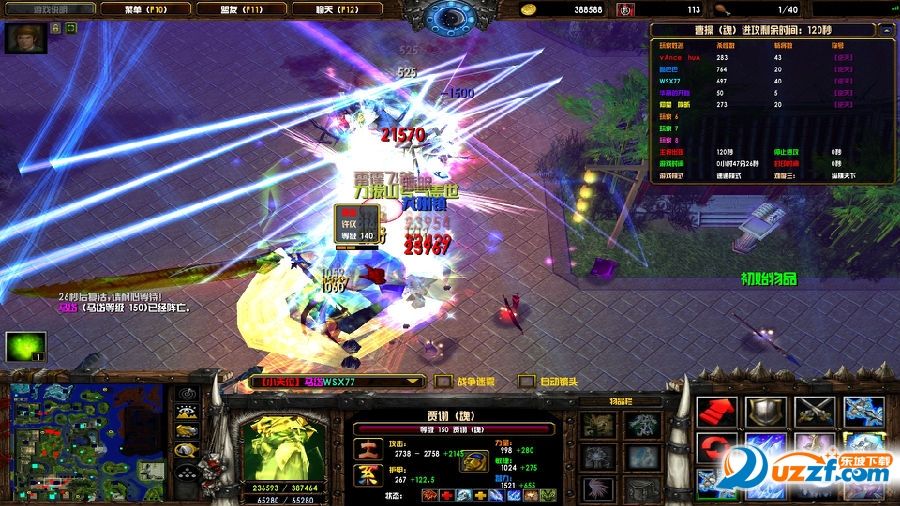900x506 pixels.
Task: Toggle the 战争迷雾 checkbox
Action: click(443, 381)
